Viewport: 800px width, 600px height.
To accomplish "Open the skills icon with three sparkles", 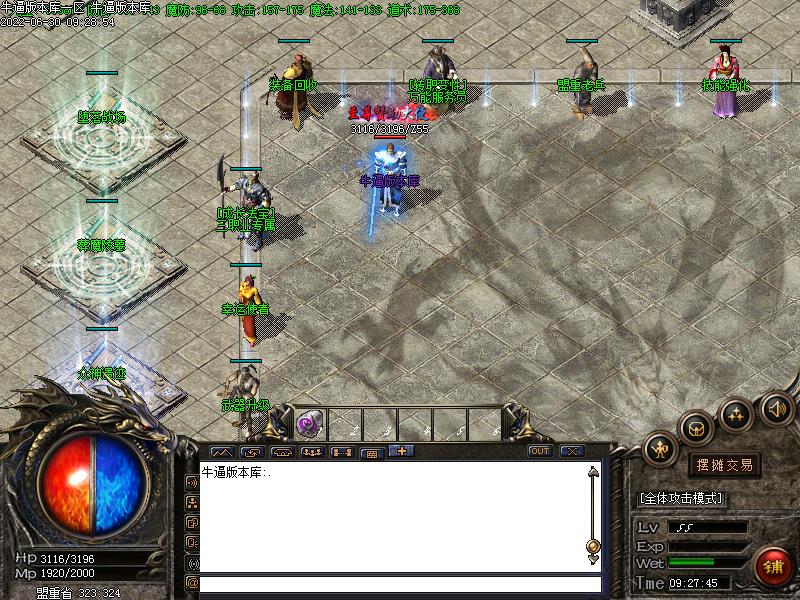I will pyautogui.click(x=736, y=414).
